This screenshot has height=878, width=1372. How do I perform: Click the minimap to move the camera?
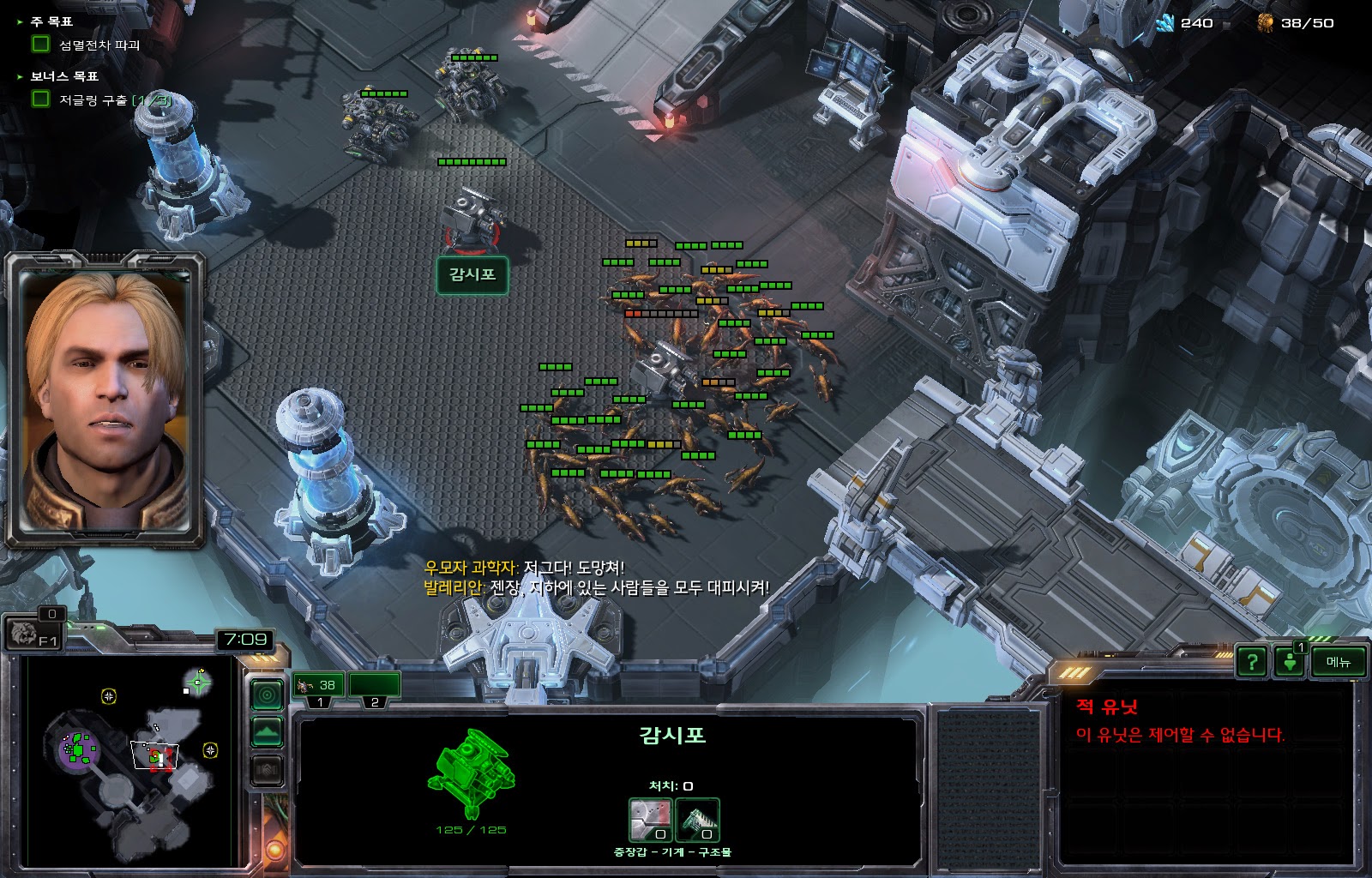tap(129, 763)
